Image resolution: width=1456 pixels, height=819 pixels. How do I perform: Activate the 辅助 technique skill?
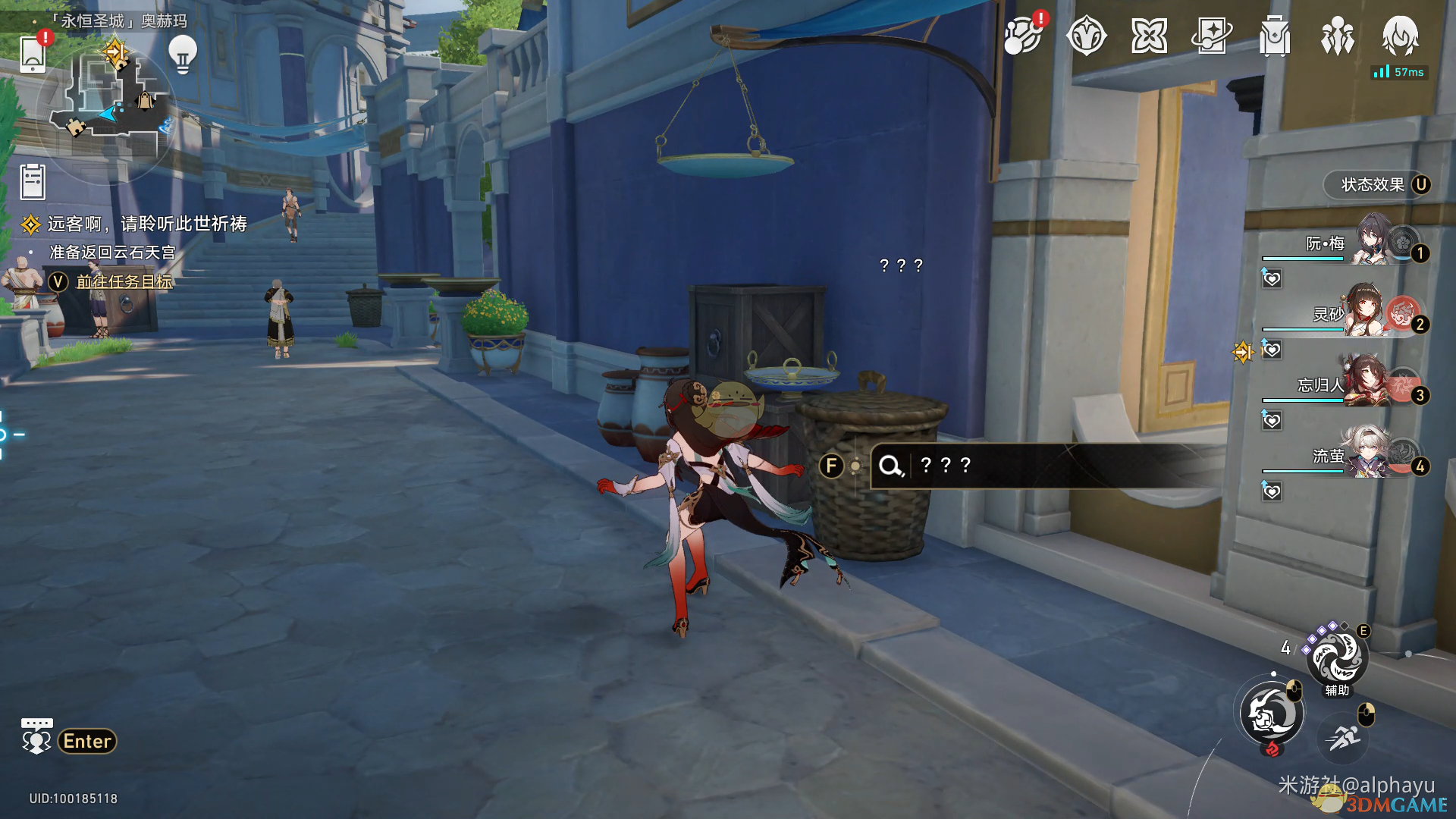1336,657
